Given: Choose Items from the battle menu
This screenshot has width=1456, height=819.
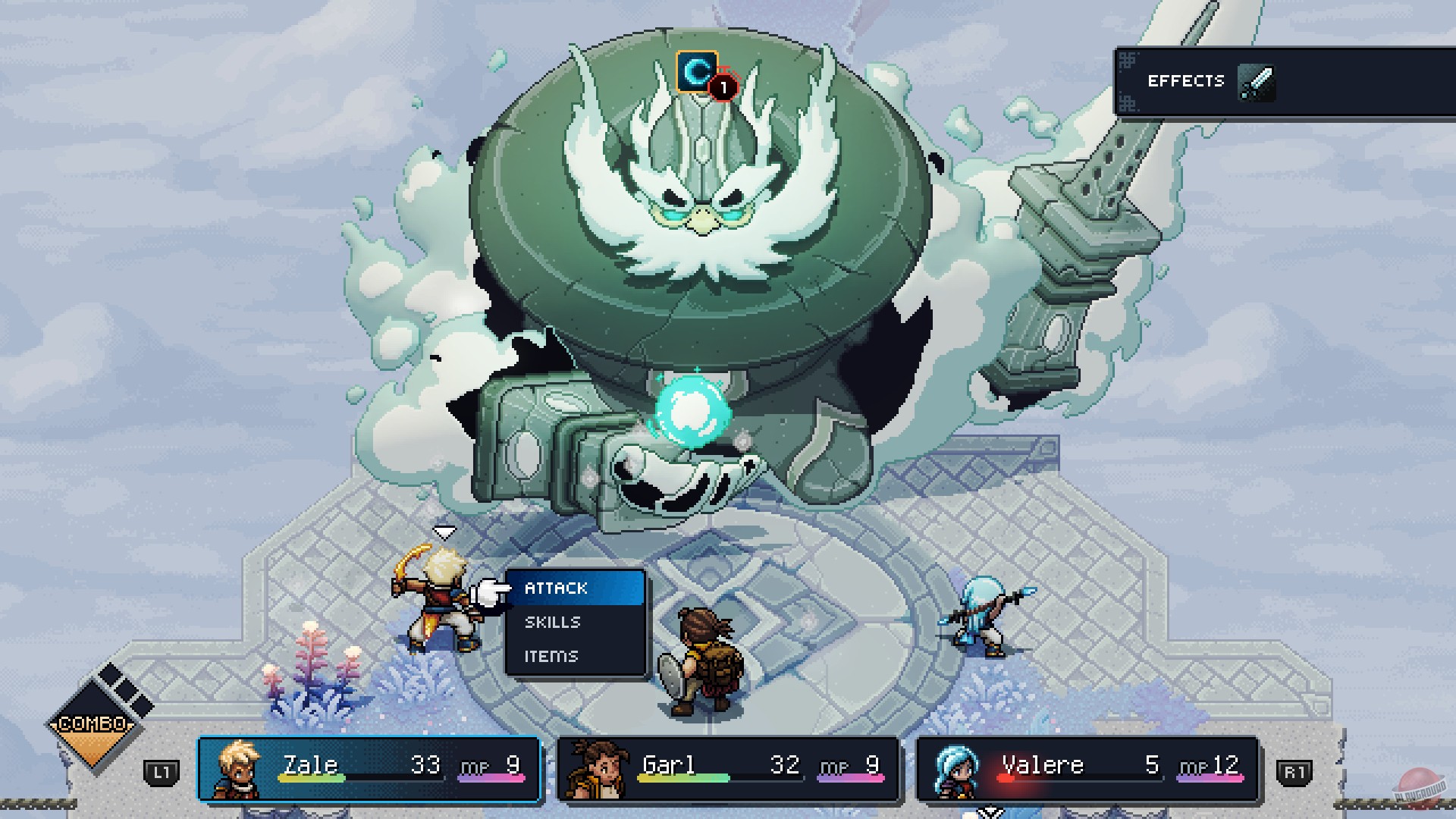Looking at the screenshot, I should [551, 656].
